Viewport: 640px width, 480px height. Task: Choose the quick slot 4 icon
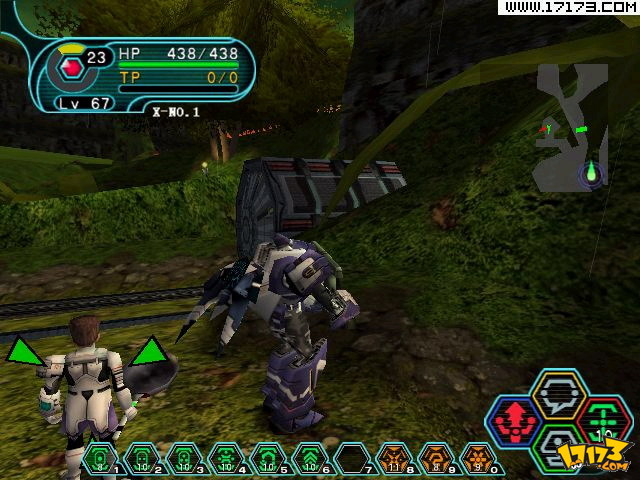coord(226,459)
